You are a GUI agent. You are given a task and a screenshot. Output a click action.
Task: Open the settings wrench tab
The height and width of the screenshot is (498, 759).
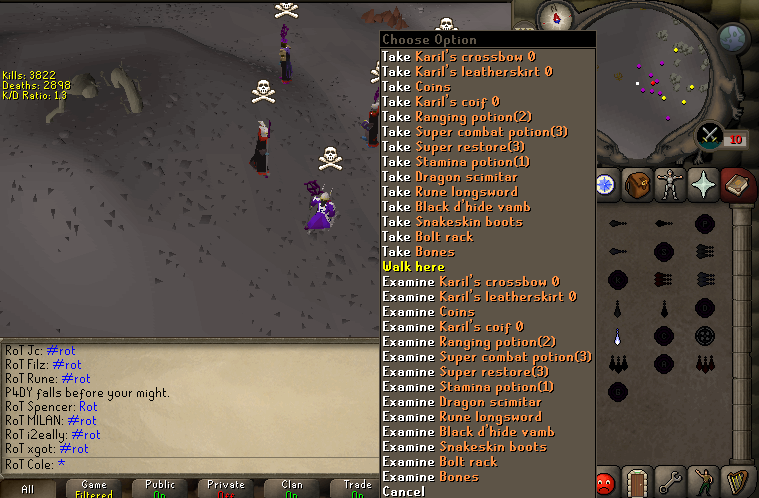coord(670,482)
